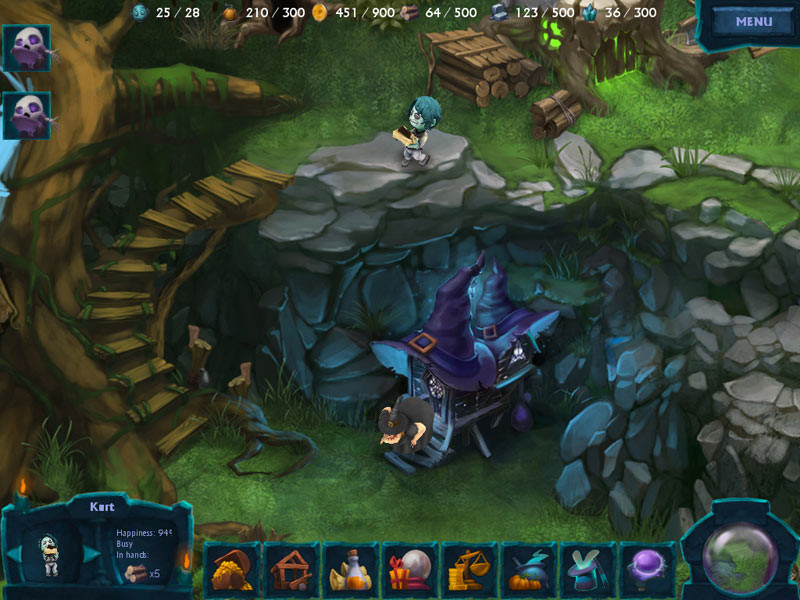Viewport: 800px width, 600px height.
Task: Select the gold pile toolbar icon
Action: tap(232, 570)
